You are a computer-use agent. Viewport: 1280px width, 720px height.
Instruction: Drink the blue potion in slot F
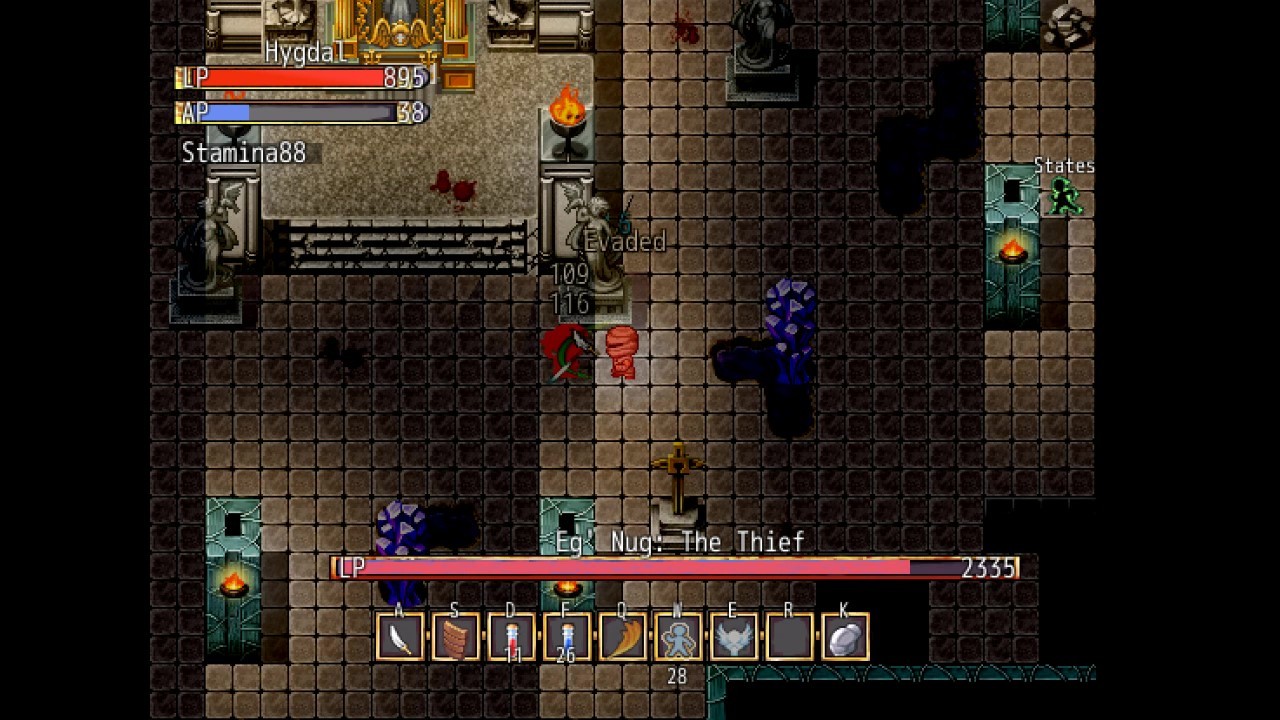[x=567, y=635]
